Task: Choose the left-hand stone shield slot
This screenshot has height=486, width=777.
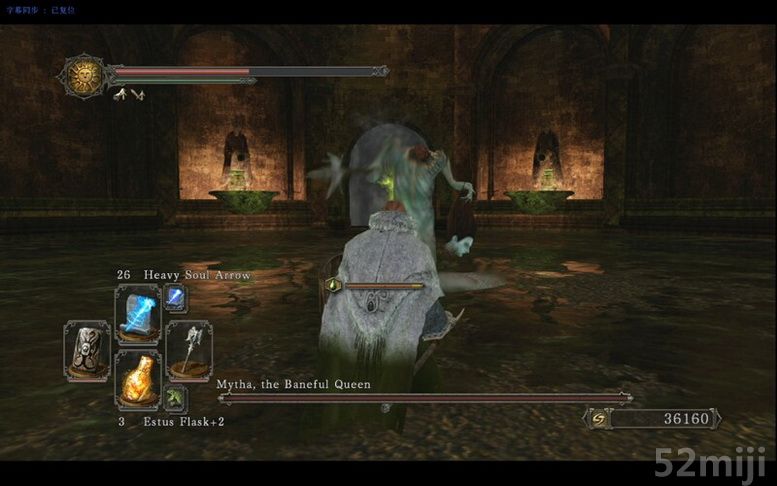Action: tap(87, 348)
